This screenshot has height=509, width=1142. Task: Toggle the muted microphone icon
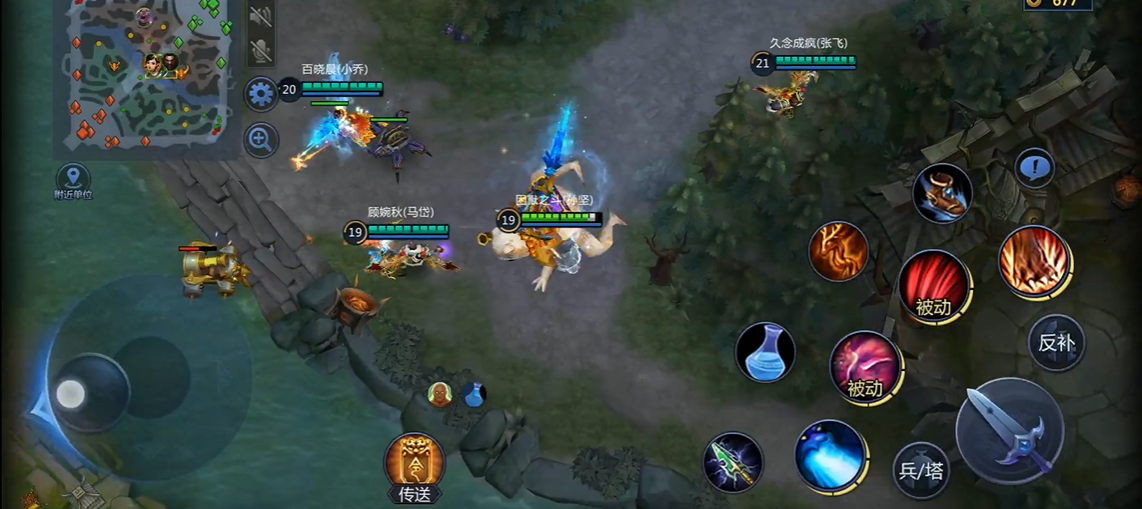point(260,51)
